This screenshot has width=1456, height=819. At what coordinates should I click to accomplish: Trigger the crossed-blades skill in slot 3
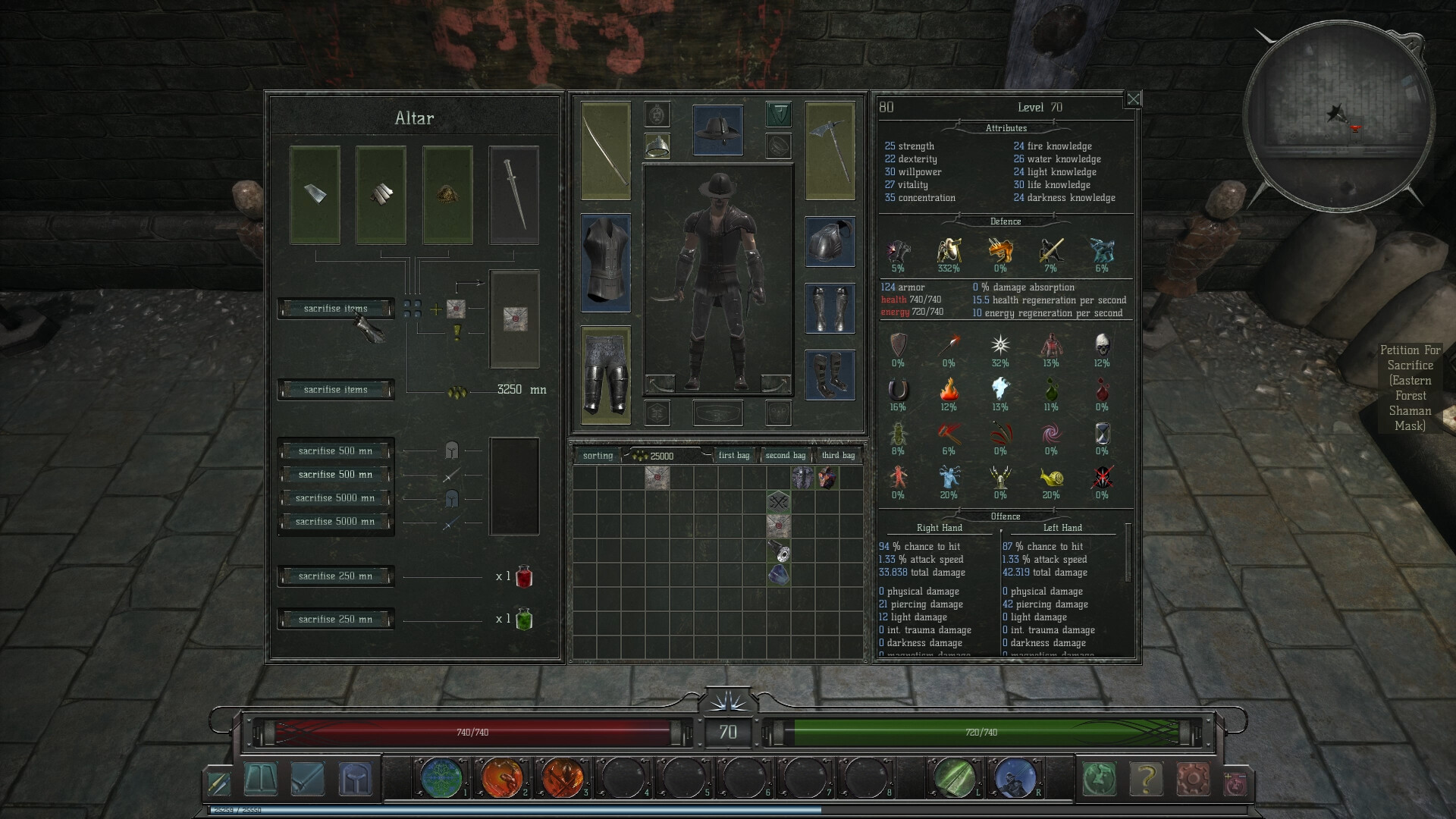click(563, 778)
